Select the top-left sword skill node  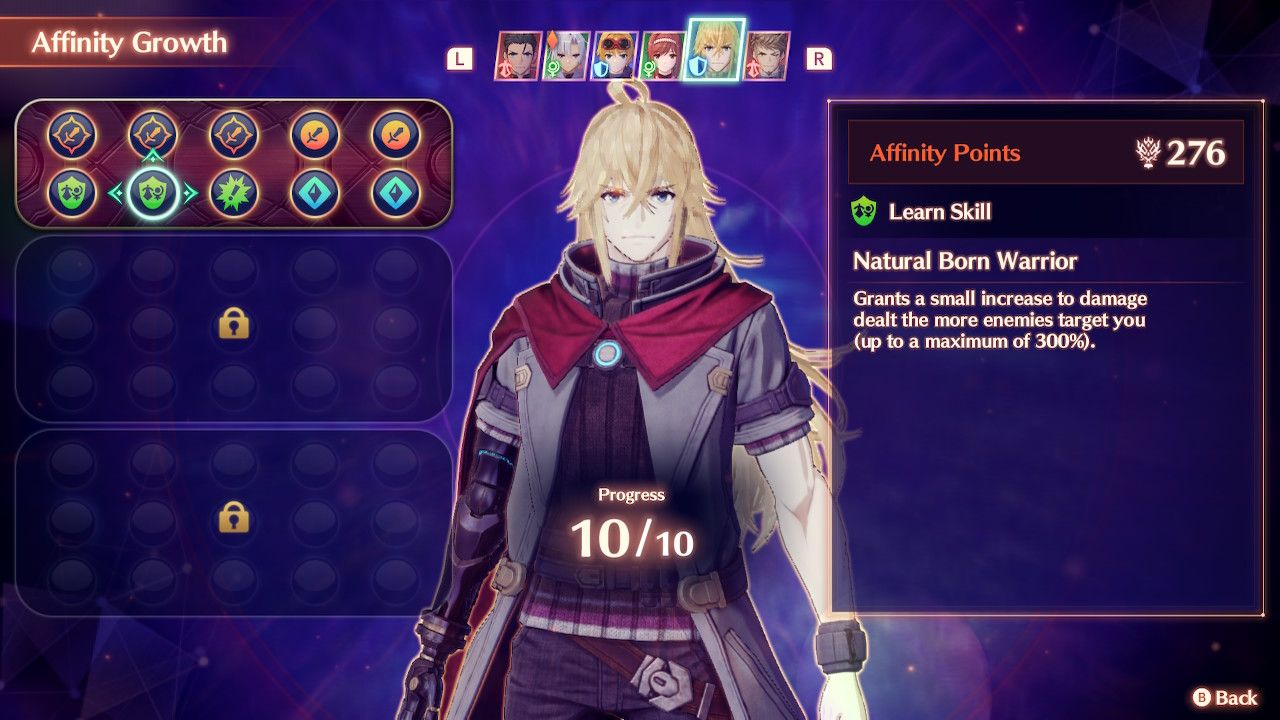coord(71,132)
